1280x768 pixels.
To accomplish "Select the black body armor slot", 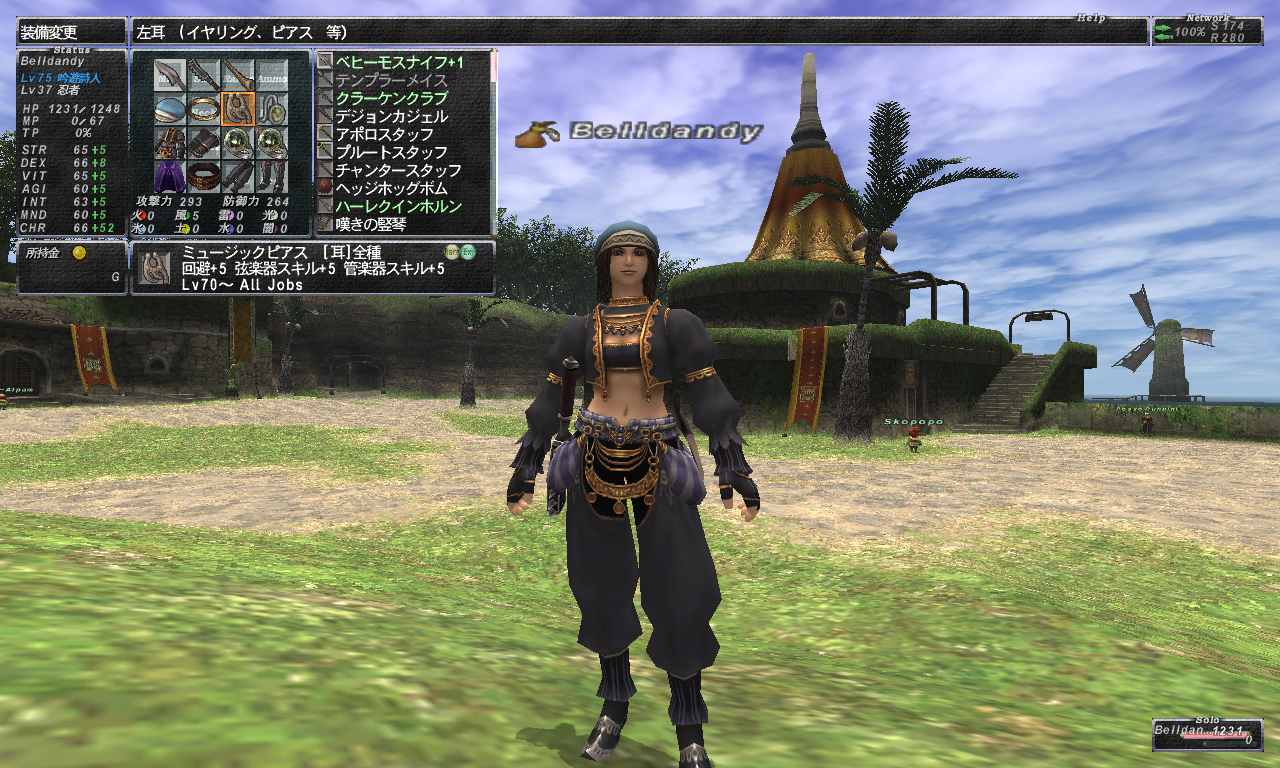I will click(170, 143).
